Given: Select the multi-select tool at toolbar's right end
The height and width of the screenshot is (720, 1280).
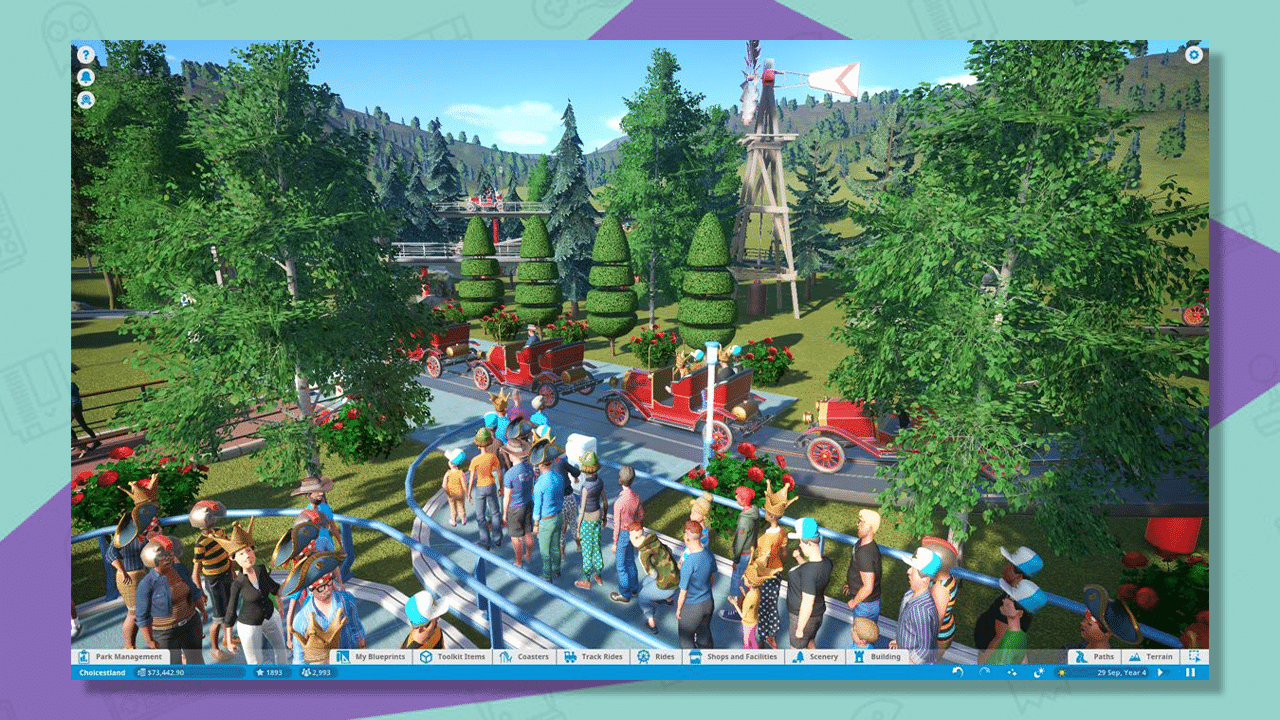Looking at the screenshot, I should pos(1196,657).
